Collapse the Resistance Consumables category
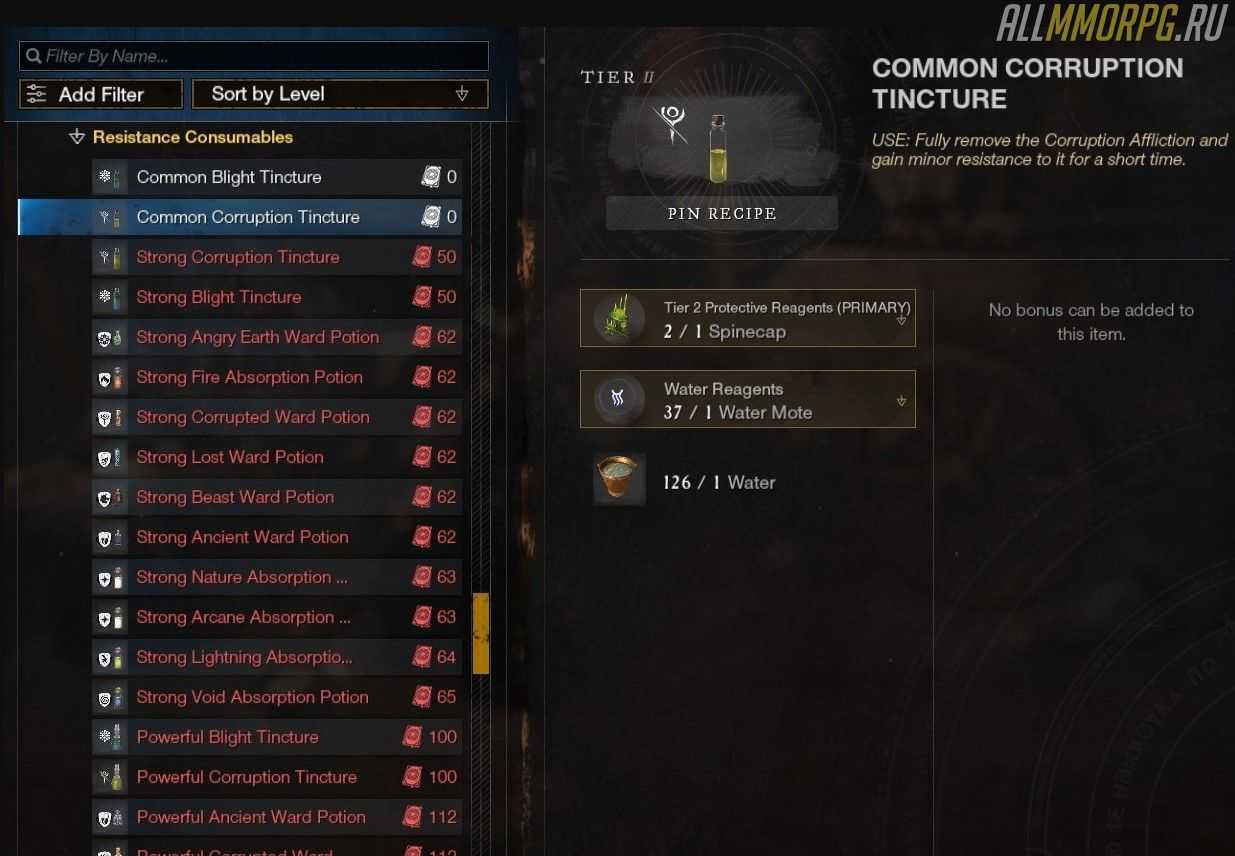 (x=78, y=137)
